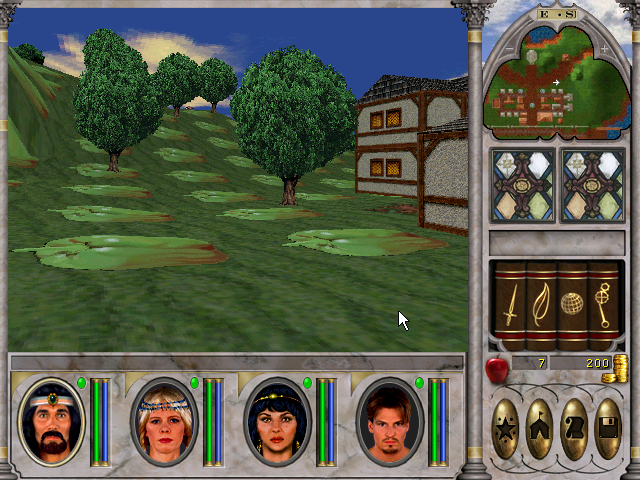Click the right stained-glass window panel
640x480 pixels.
[589, 185]
